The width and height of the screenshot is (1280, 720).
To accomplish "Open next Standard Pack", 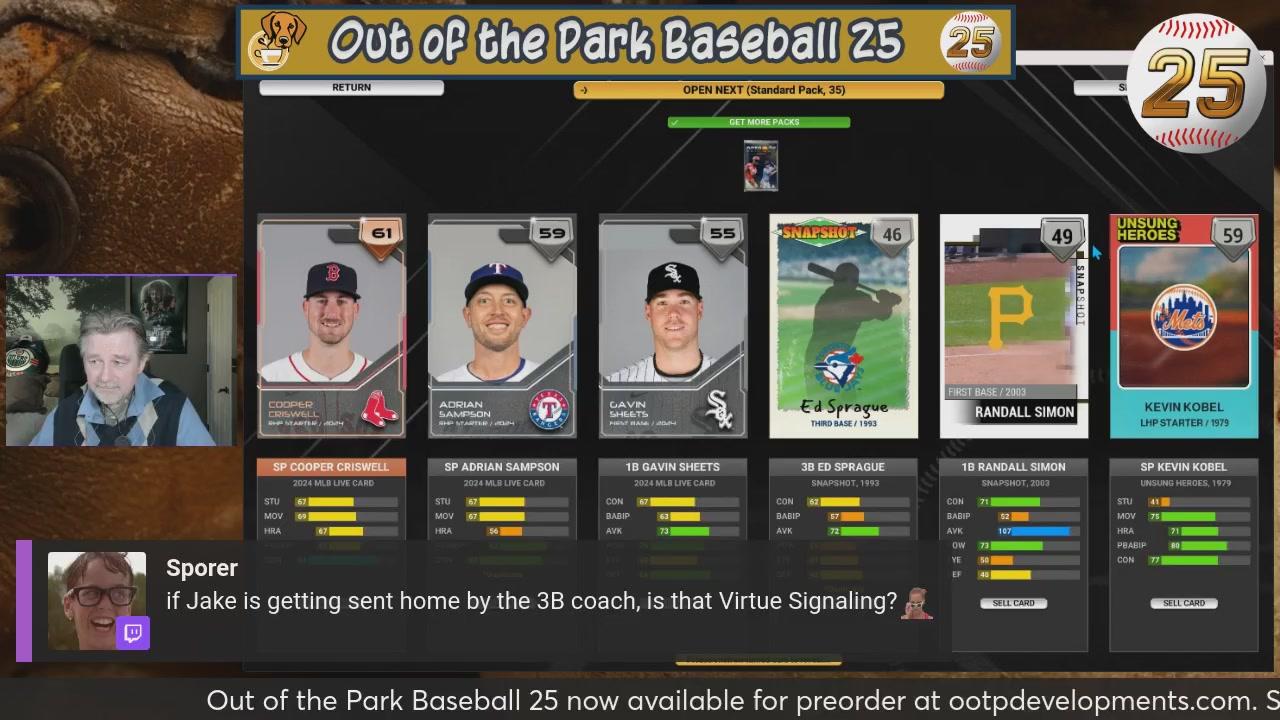I will (758, 90).
